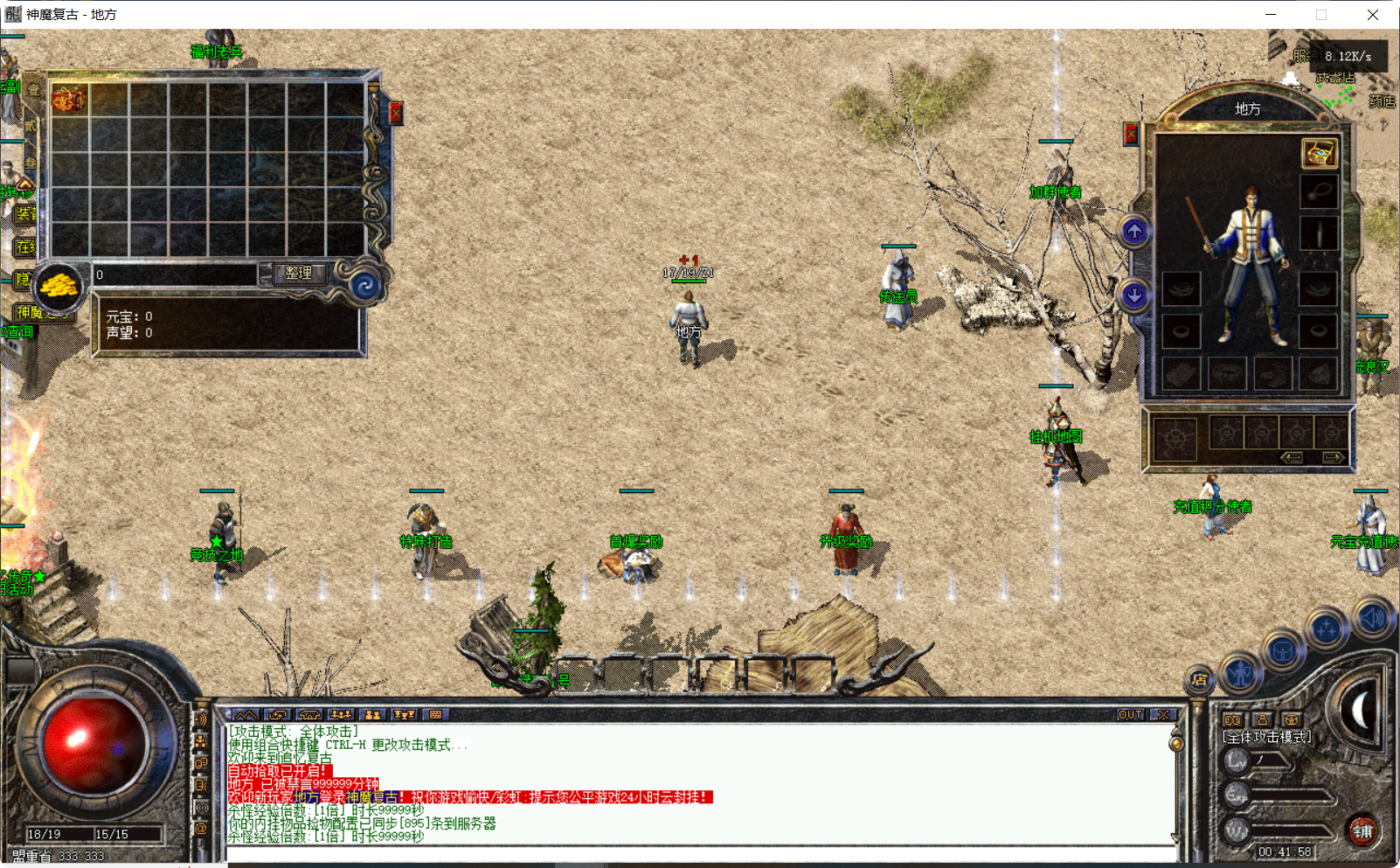Click the up arrow on the character panel
The image size is (1400, 868).
tap(1133, 231)
